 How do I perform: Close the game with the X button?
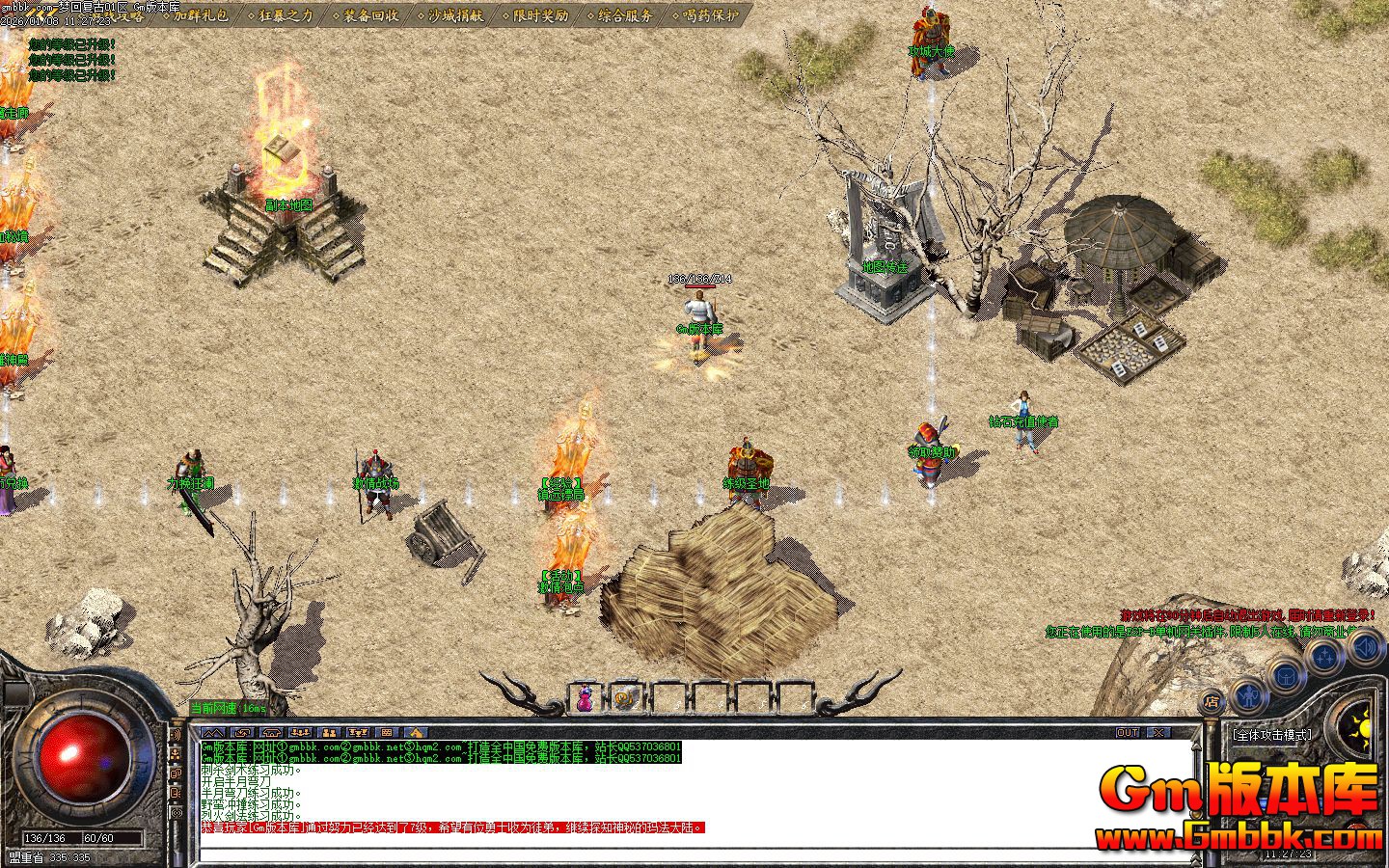coord(1157,733)
